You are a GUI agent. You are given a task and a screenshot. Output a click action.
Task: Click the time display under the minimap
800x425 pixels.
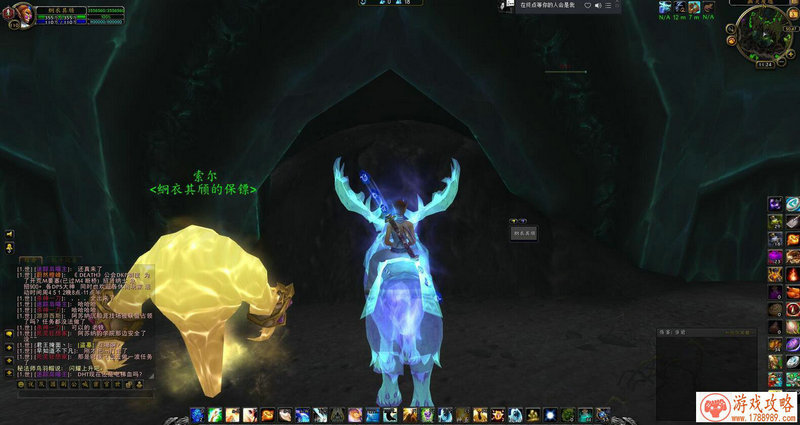[767, 64]
